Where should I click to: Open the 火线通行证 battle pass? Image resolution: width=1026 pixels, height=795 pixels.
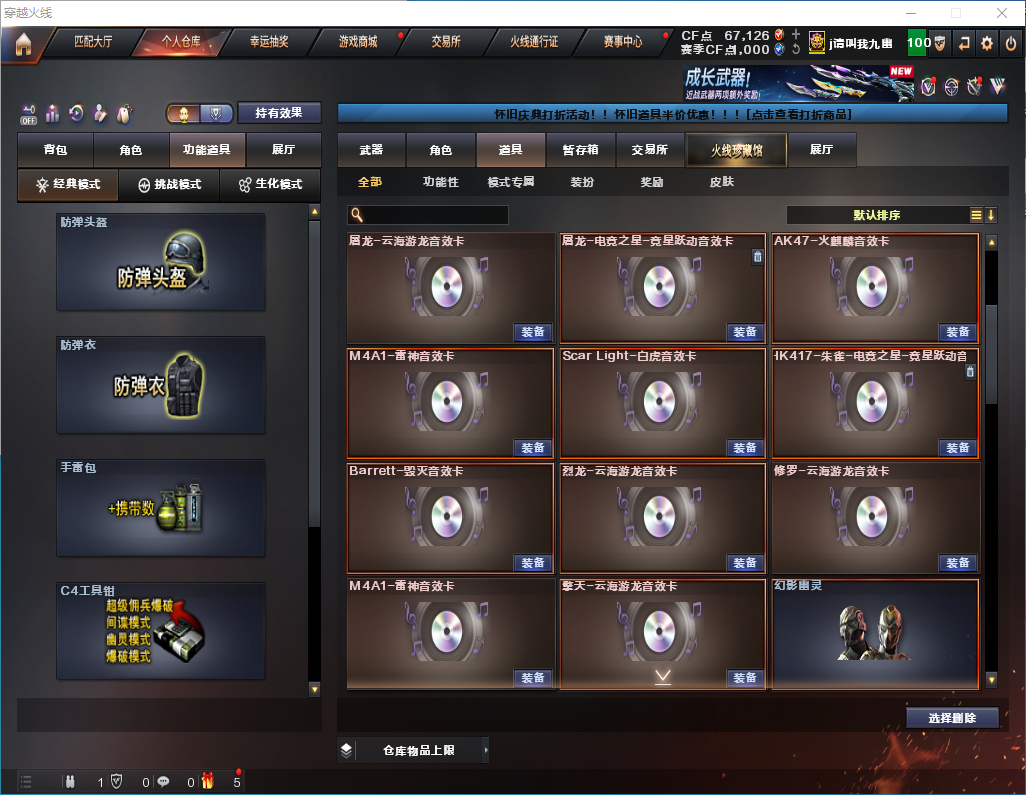[x=534, y=42]
